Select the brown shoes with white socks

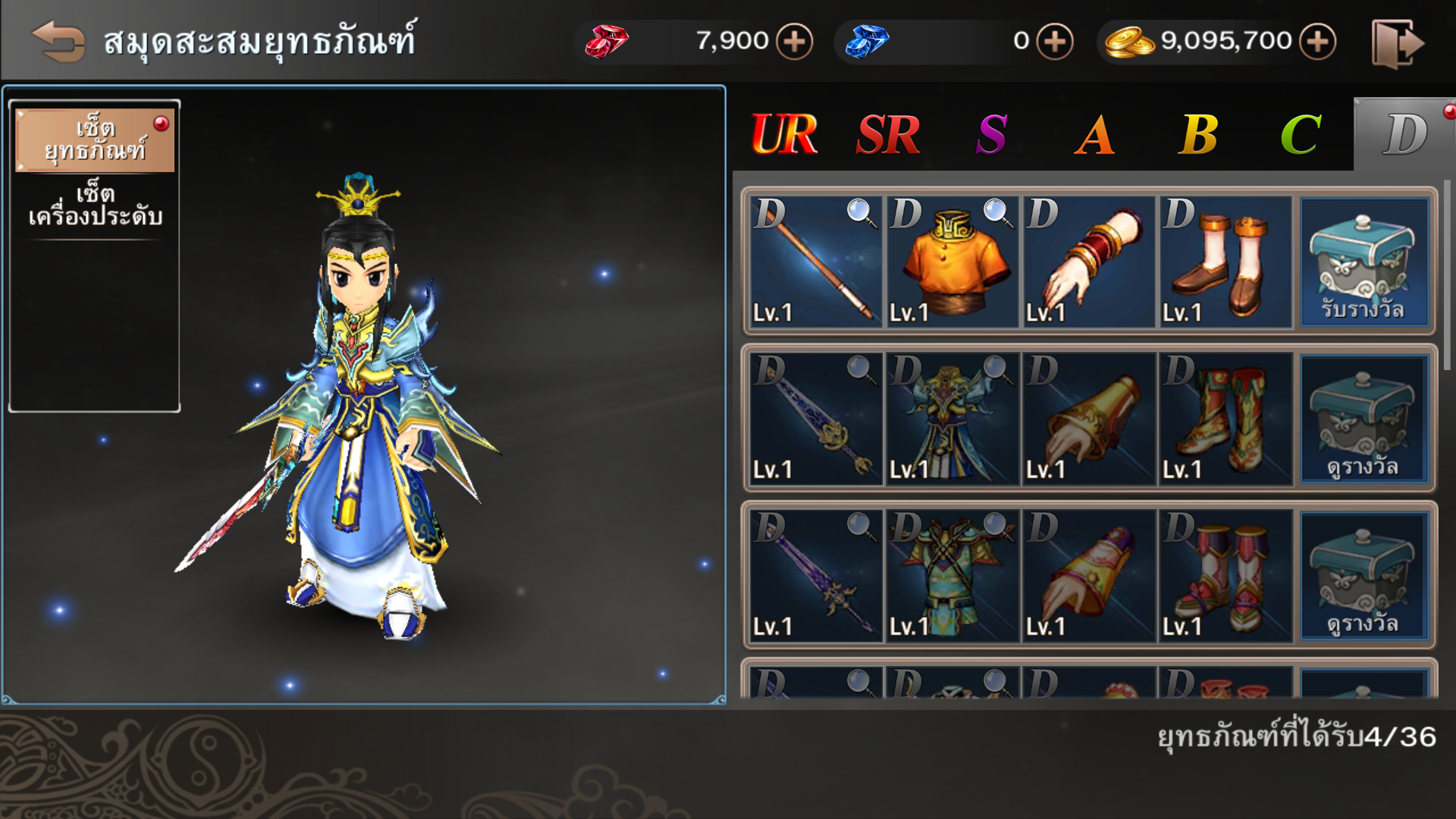click(x=1225, y=262)
